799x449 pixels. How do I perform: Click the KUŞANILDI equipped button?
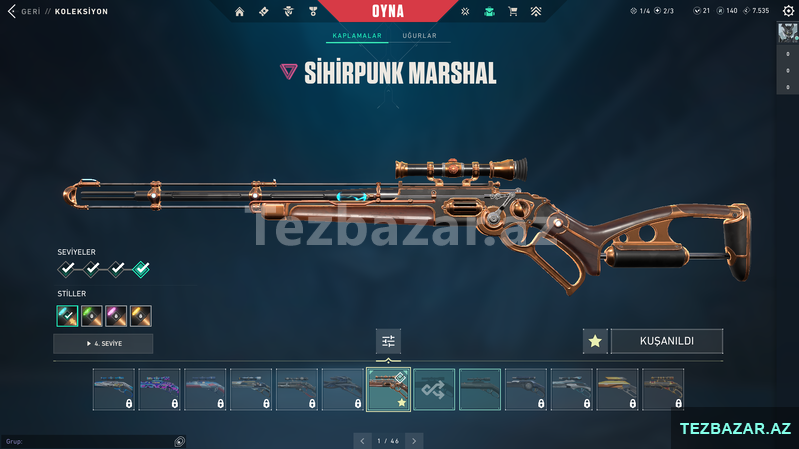(x=666, y=341)
